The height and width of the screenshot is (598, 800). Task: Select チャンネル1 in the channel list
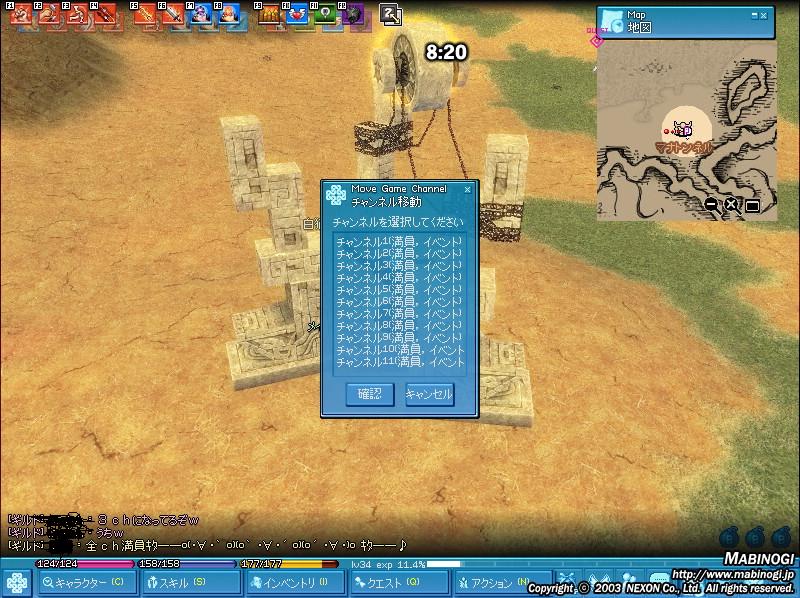pos(398,243)
